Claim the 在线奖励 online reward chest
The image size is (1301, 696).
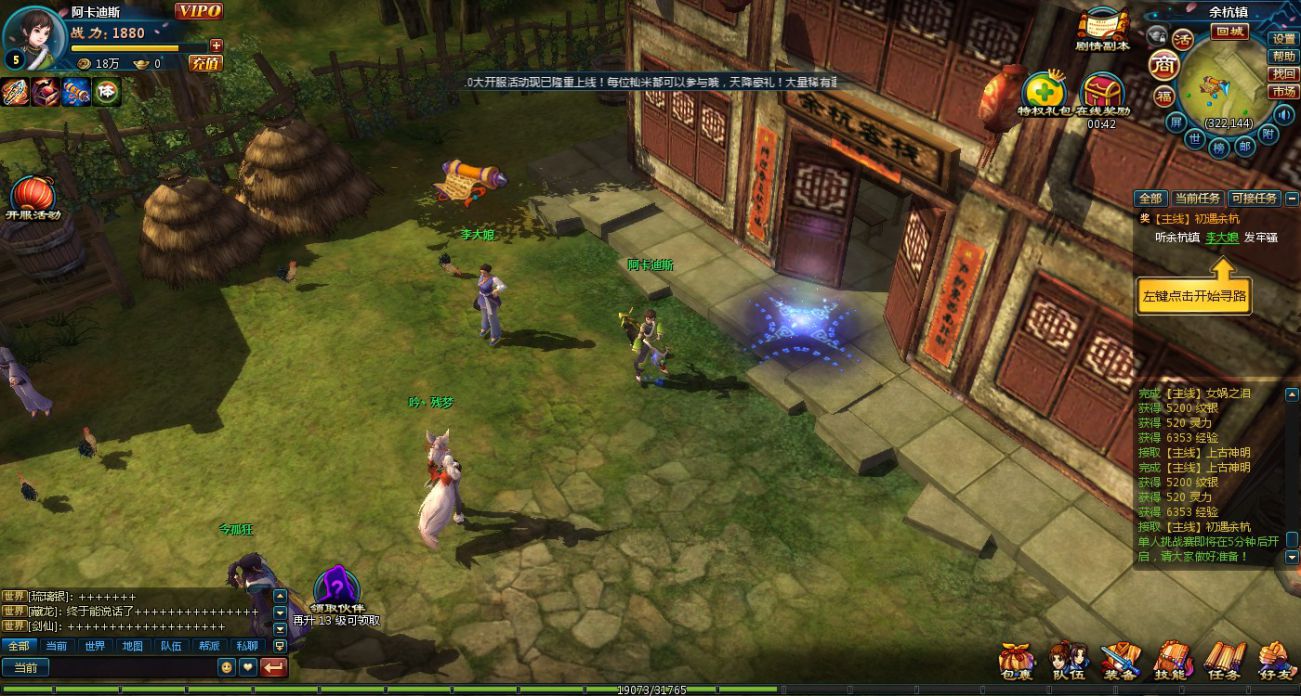tap(1102, 94)
